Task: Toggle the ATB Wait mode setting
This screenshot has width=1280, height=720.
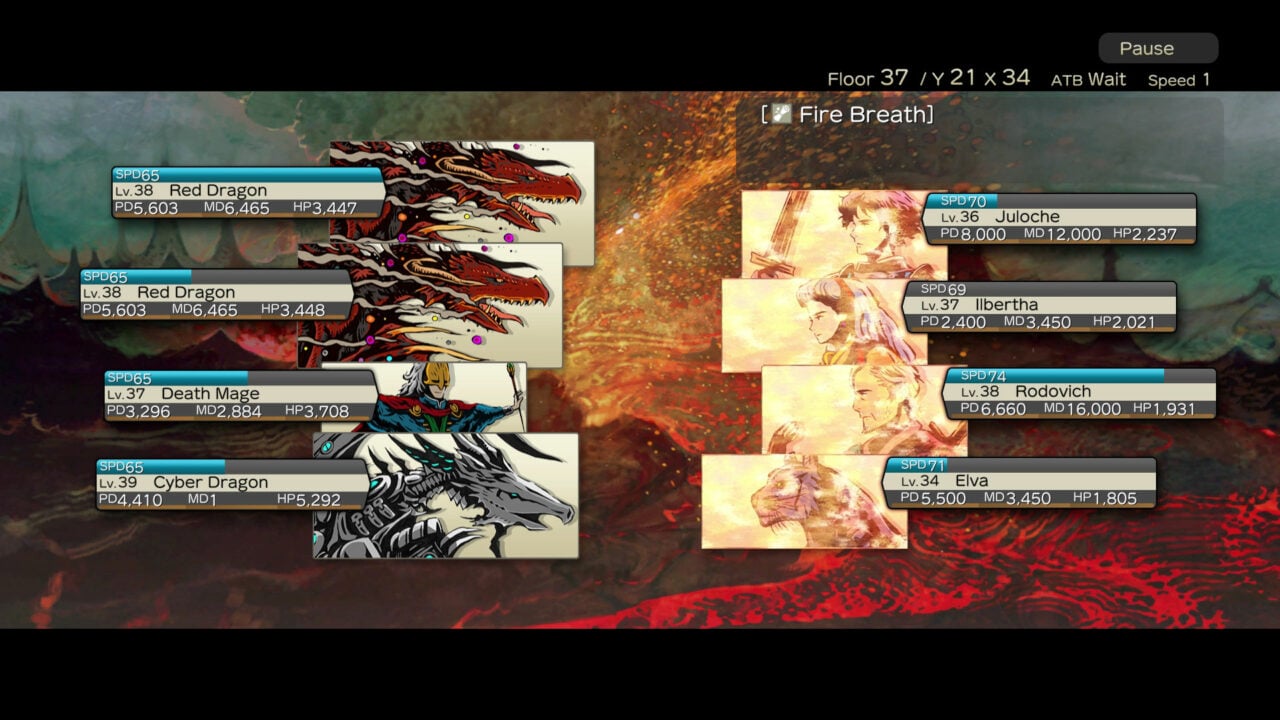Action: 1089,79
